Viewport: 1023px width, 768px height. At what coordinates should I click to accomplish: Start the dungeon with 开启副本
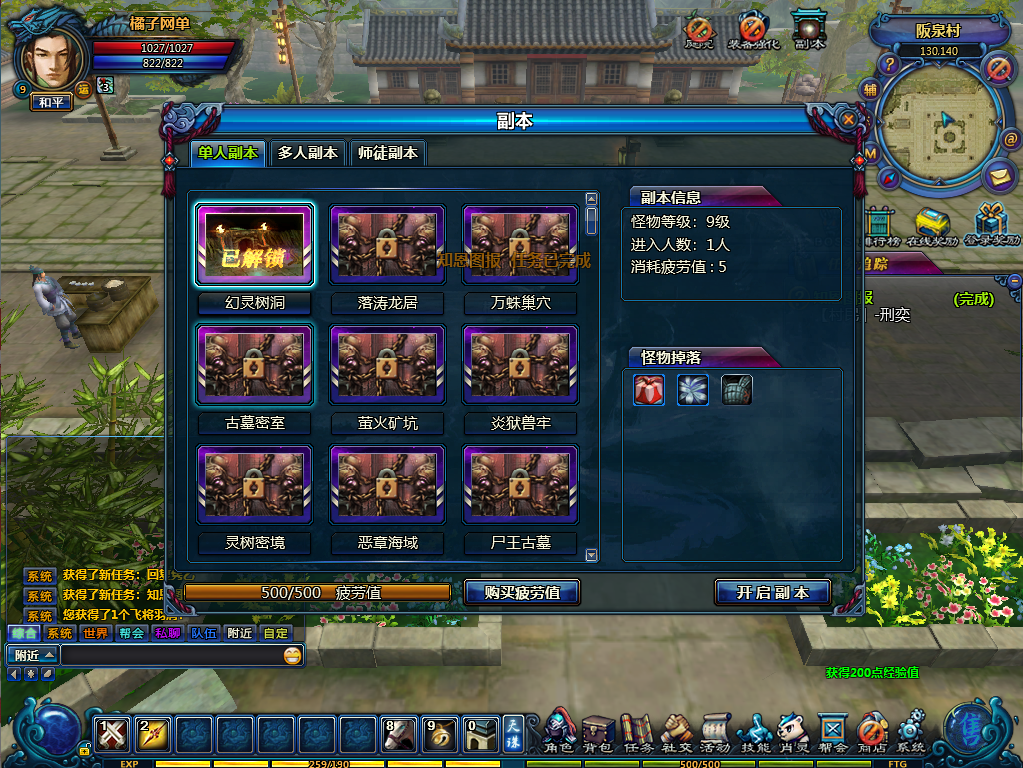772,592
